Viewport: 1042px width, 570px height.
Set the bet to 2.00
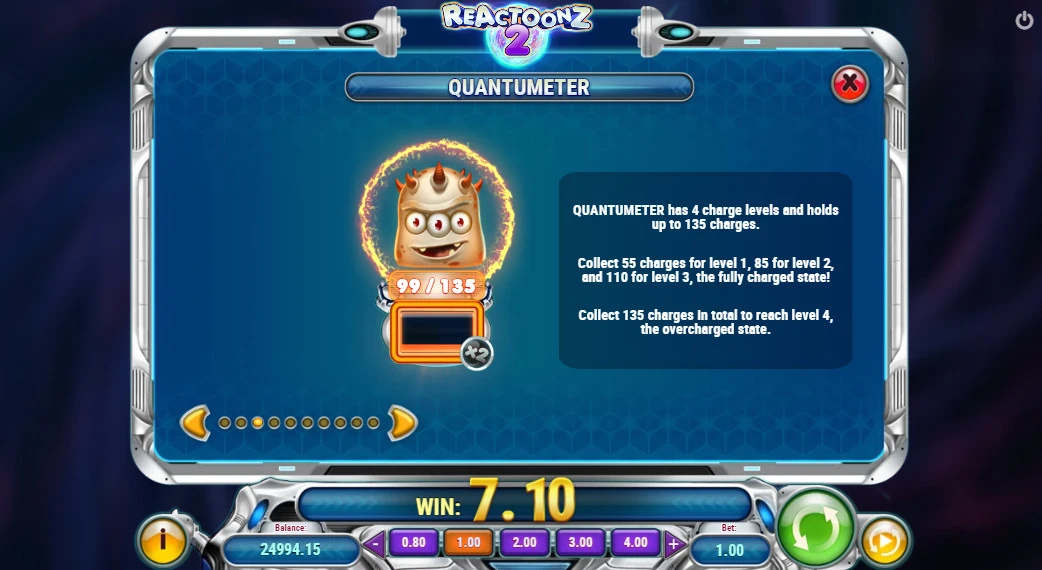pyautogui.click(x=524, y=543)
